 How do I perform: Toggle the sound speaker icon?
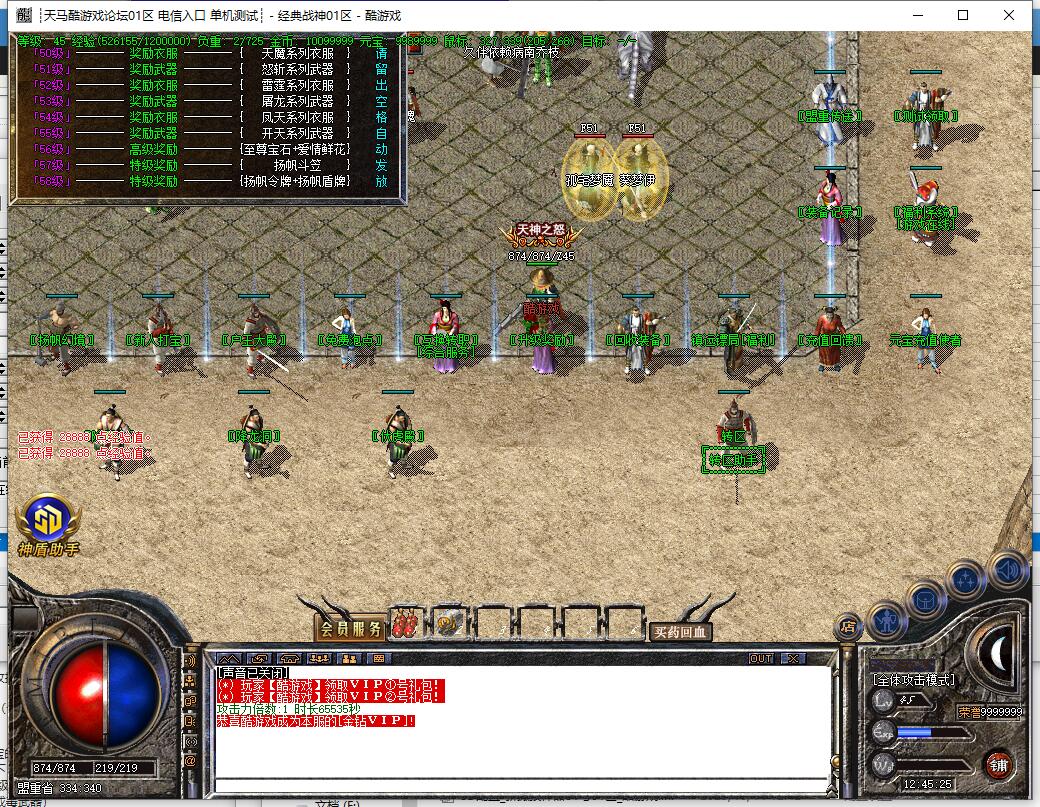pos(1008,569)
